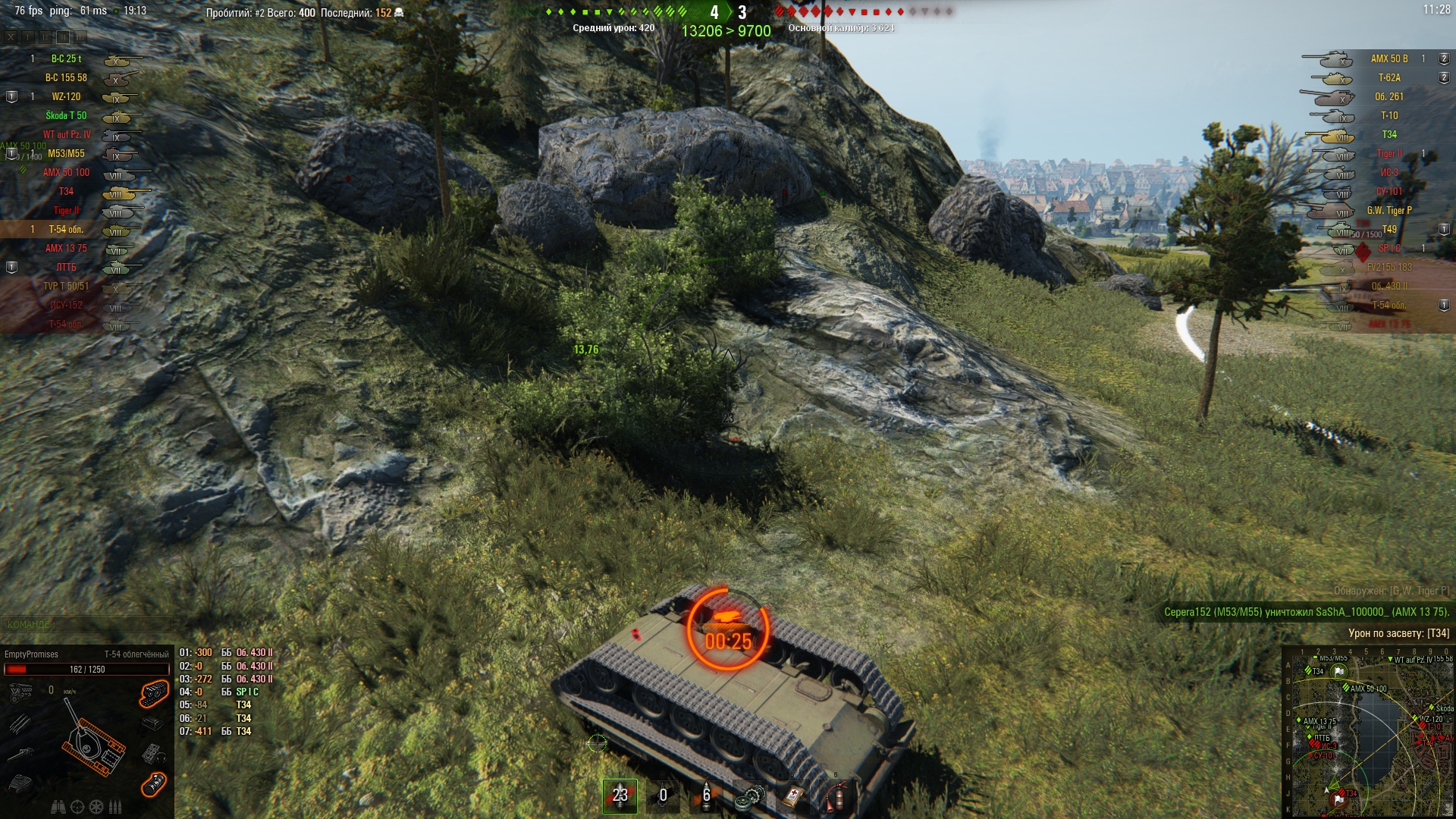Select T-62A in the enemy team list
The width and height of the screenshot is (1456, 819).
pos(1389,77)
